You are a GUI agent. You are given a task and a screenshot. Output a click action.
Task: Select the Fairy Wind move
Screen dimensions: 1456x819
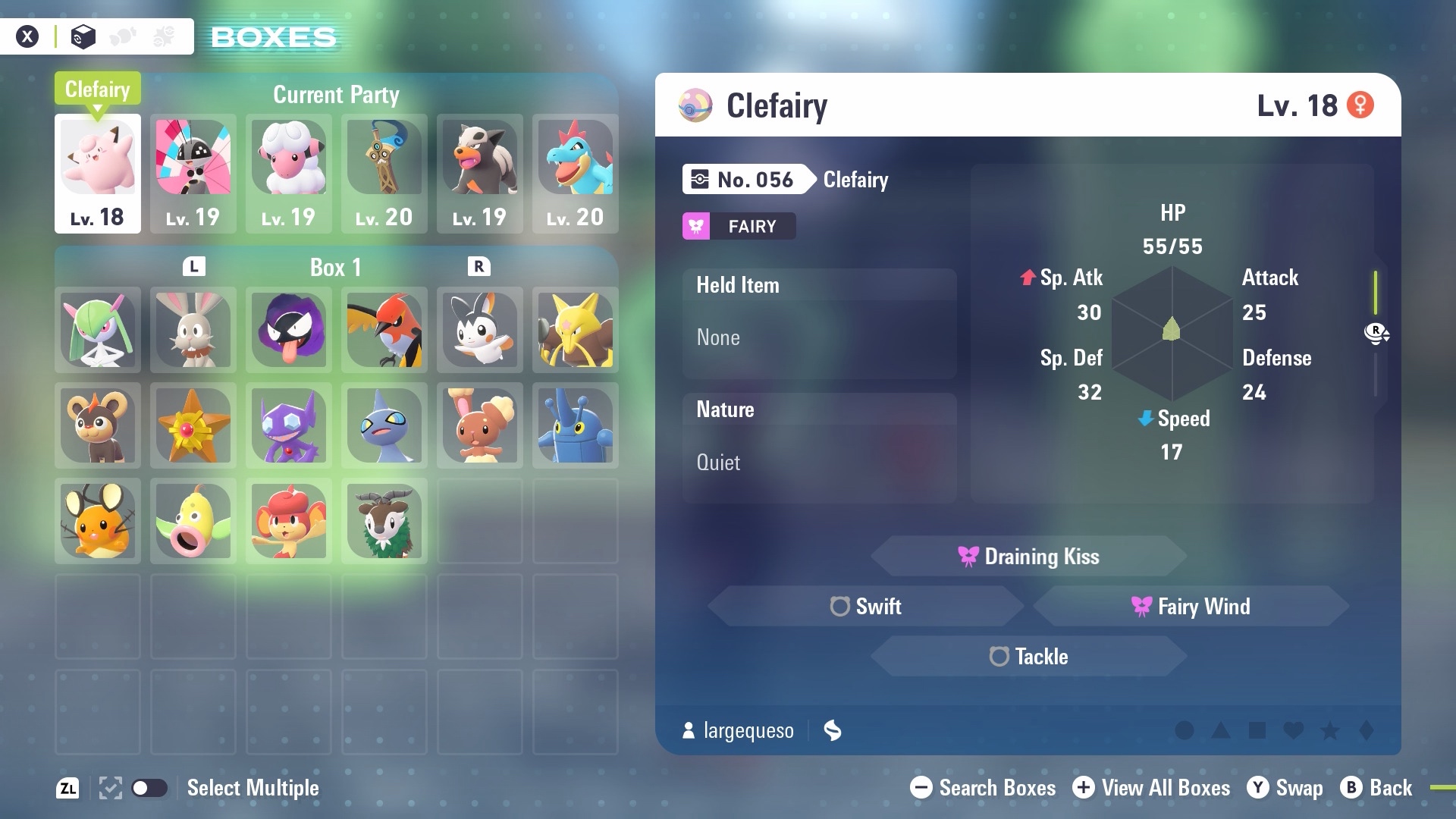tap(1191, 607)
